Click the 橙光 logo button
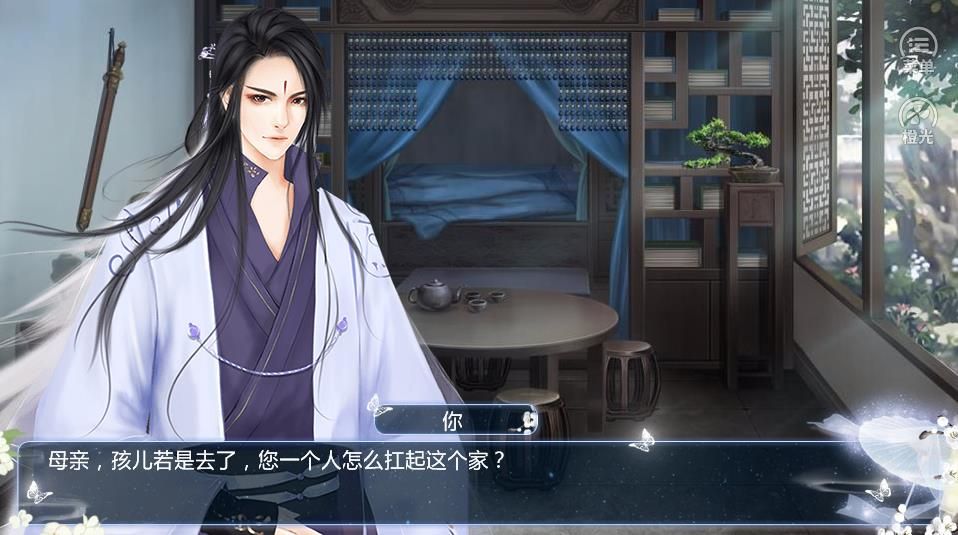The width and height of the screenshot is (958, 535). (x=917, y=119)
